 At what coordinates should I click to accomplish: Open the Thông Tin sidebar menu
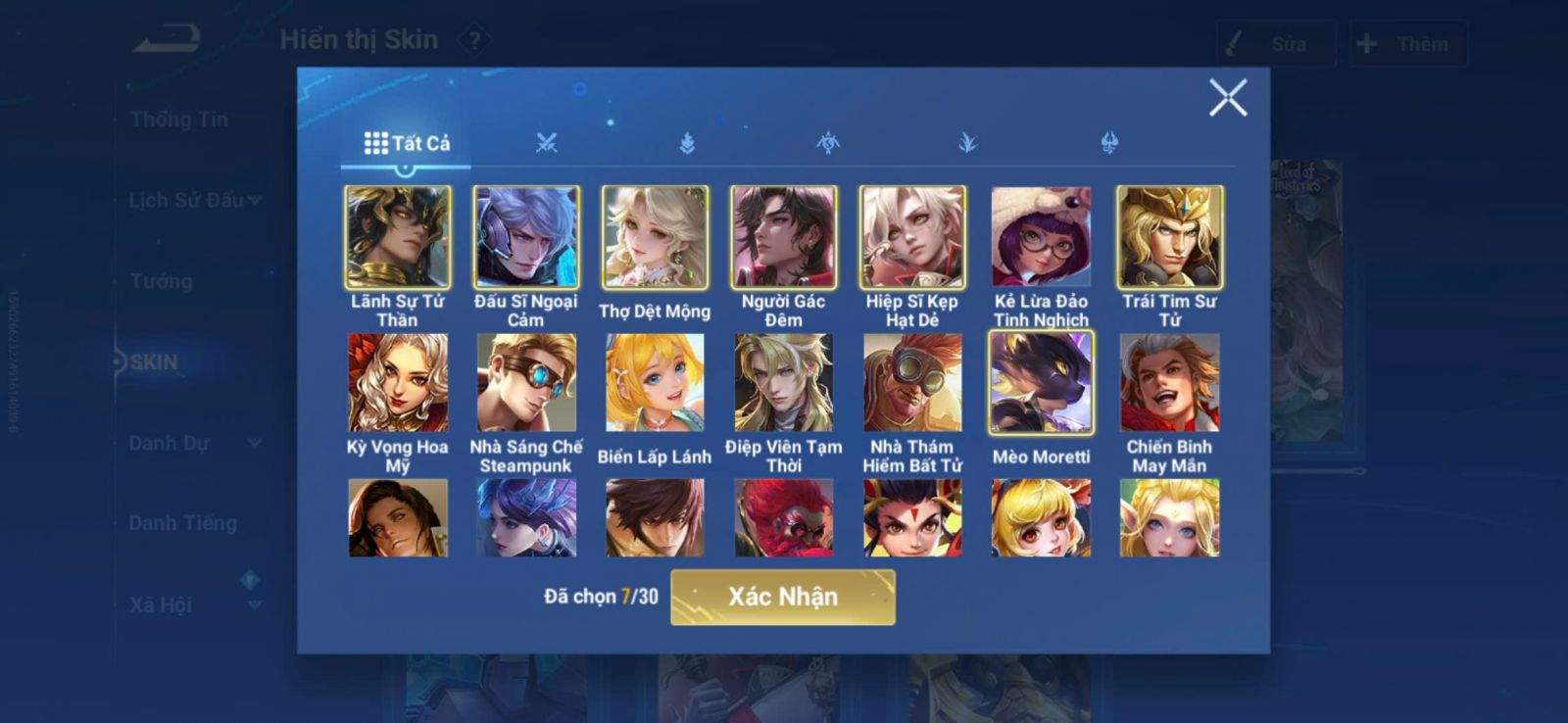point(179,120)
